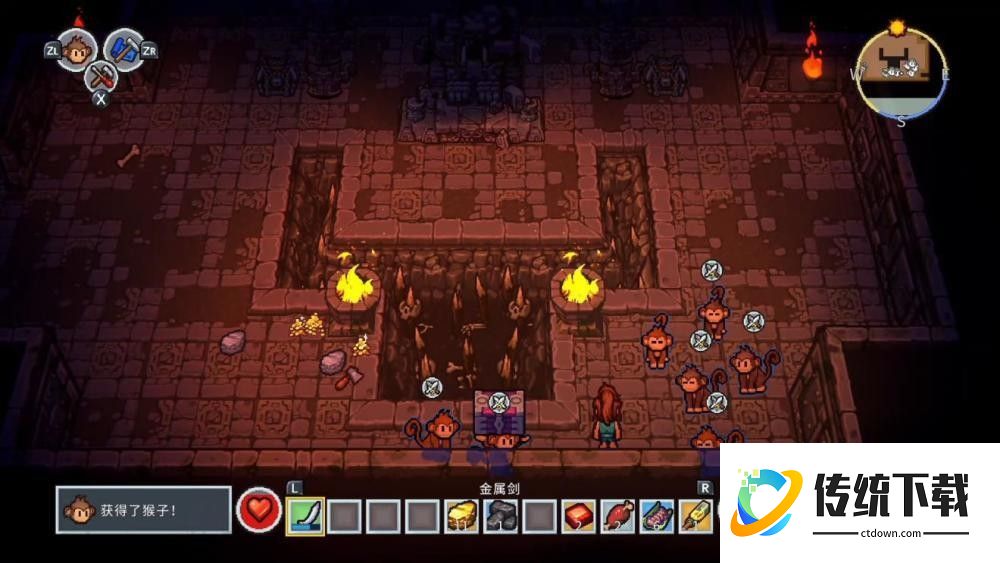Select the metal sword hotbar slot
Screen dimensions: 1000x563
(305, 516)
